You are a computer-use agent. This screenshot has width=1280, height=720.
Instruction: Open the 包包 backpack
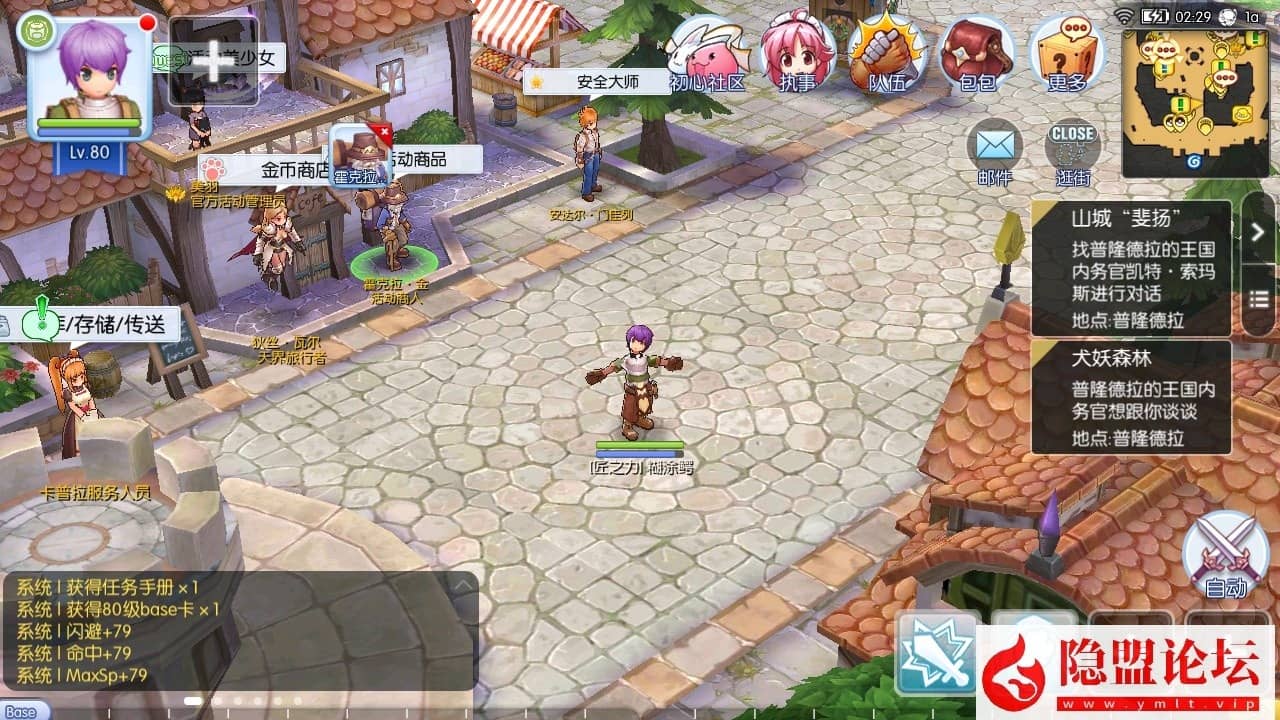pyautogui.click(x=976, y=55)
